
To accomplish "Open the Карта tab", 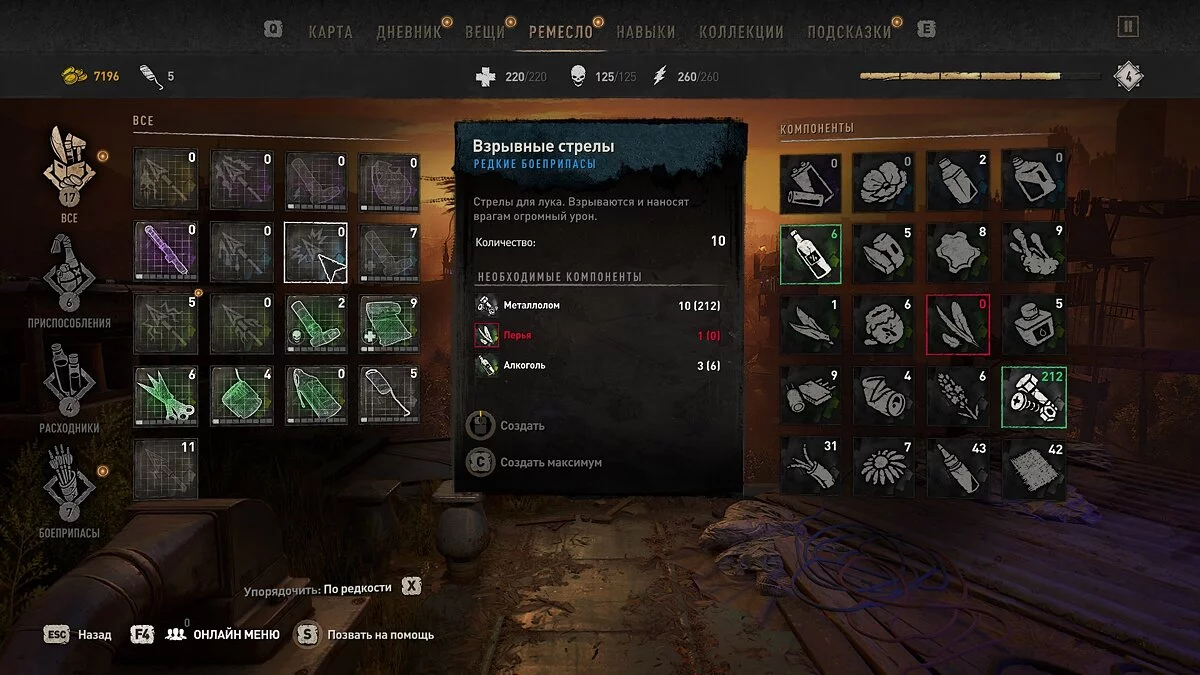I will click(330, 31).
